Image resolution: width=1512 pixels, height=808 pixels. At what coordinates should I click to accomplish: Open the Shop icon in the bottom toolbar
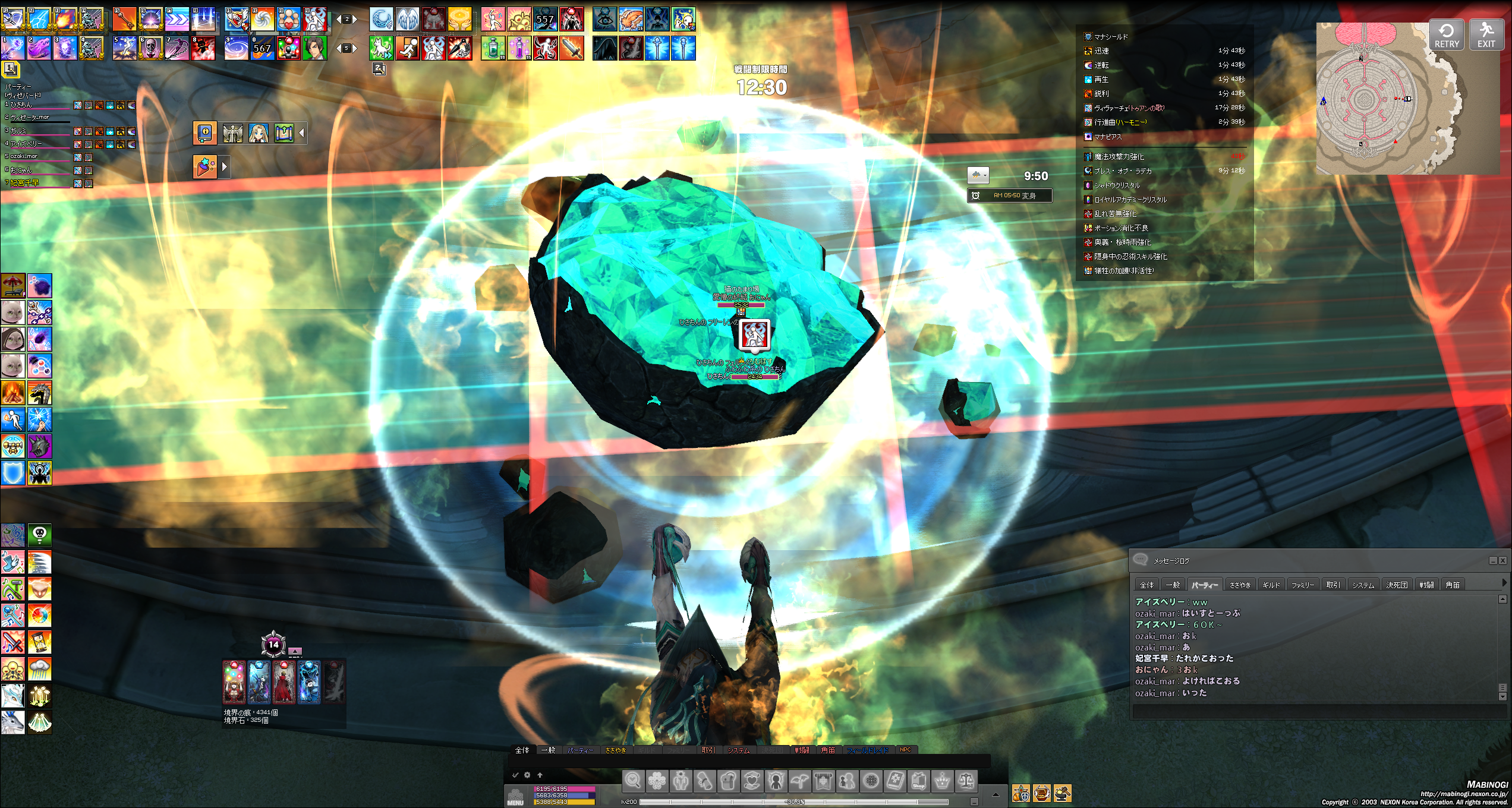point(918,781)
